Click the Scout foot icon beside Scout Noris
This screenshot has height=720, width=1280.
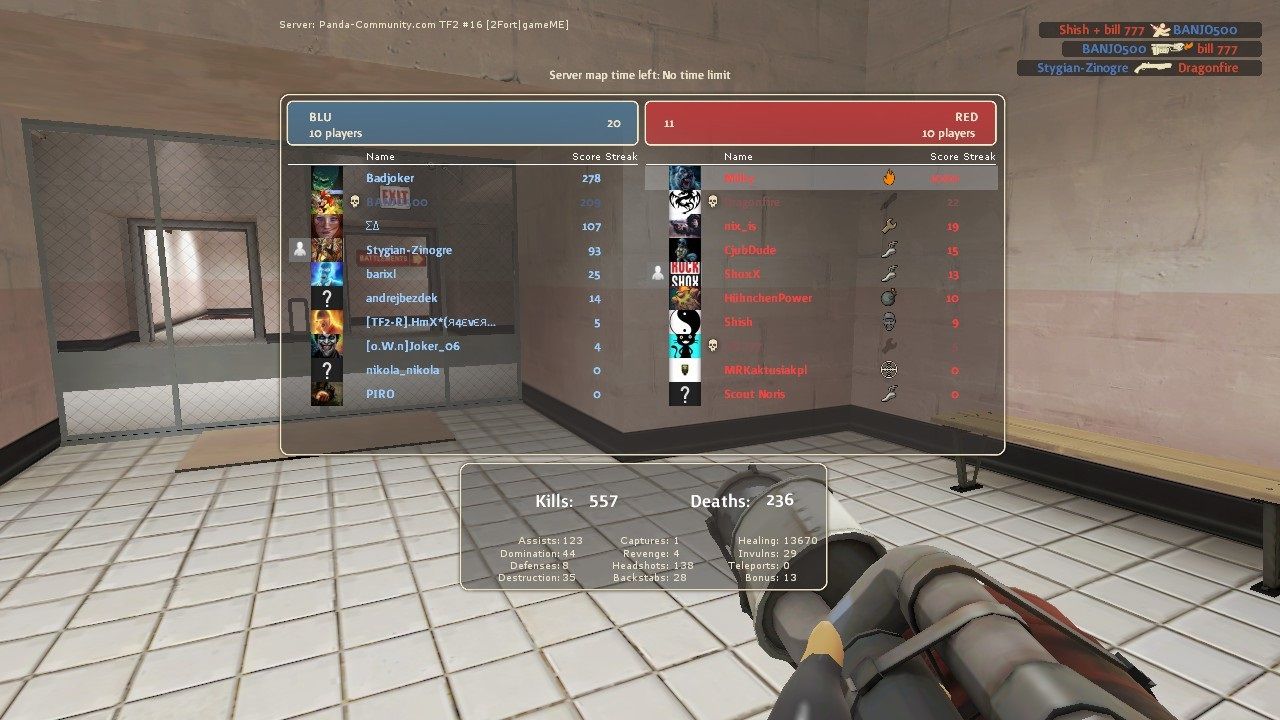pyautogui.click(x=888, y=393)
